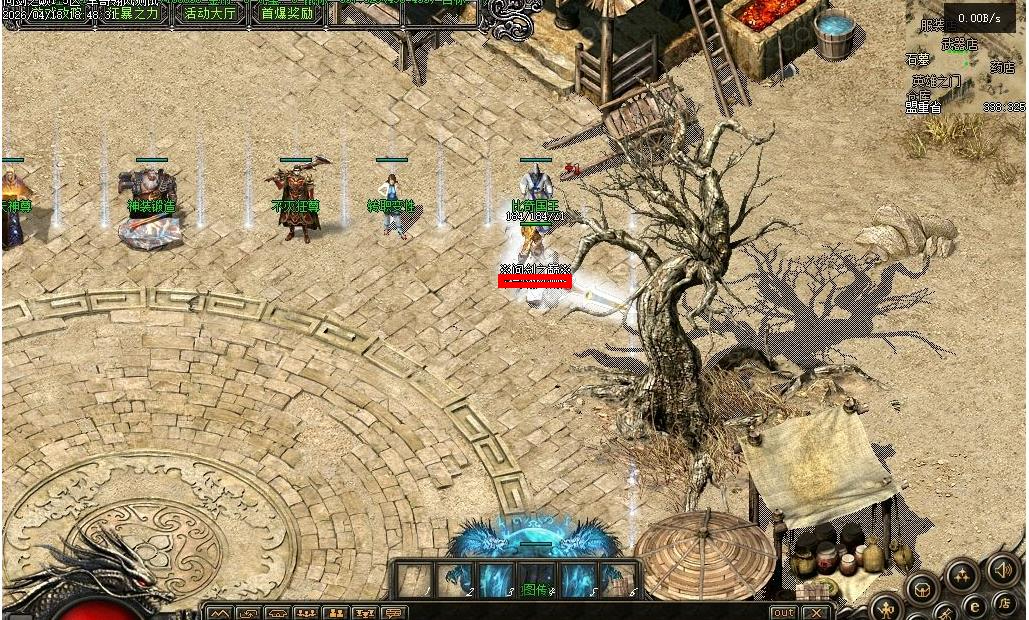Open the round cube bag icon
Screen dimensions: 1029x620
click(921, 588)
